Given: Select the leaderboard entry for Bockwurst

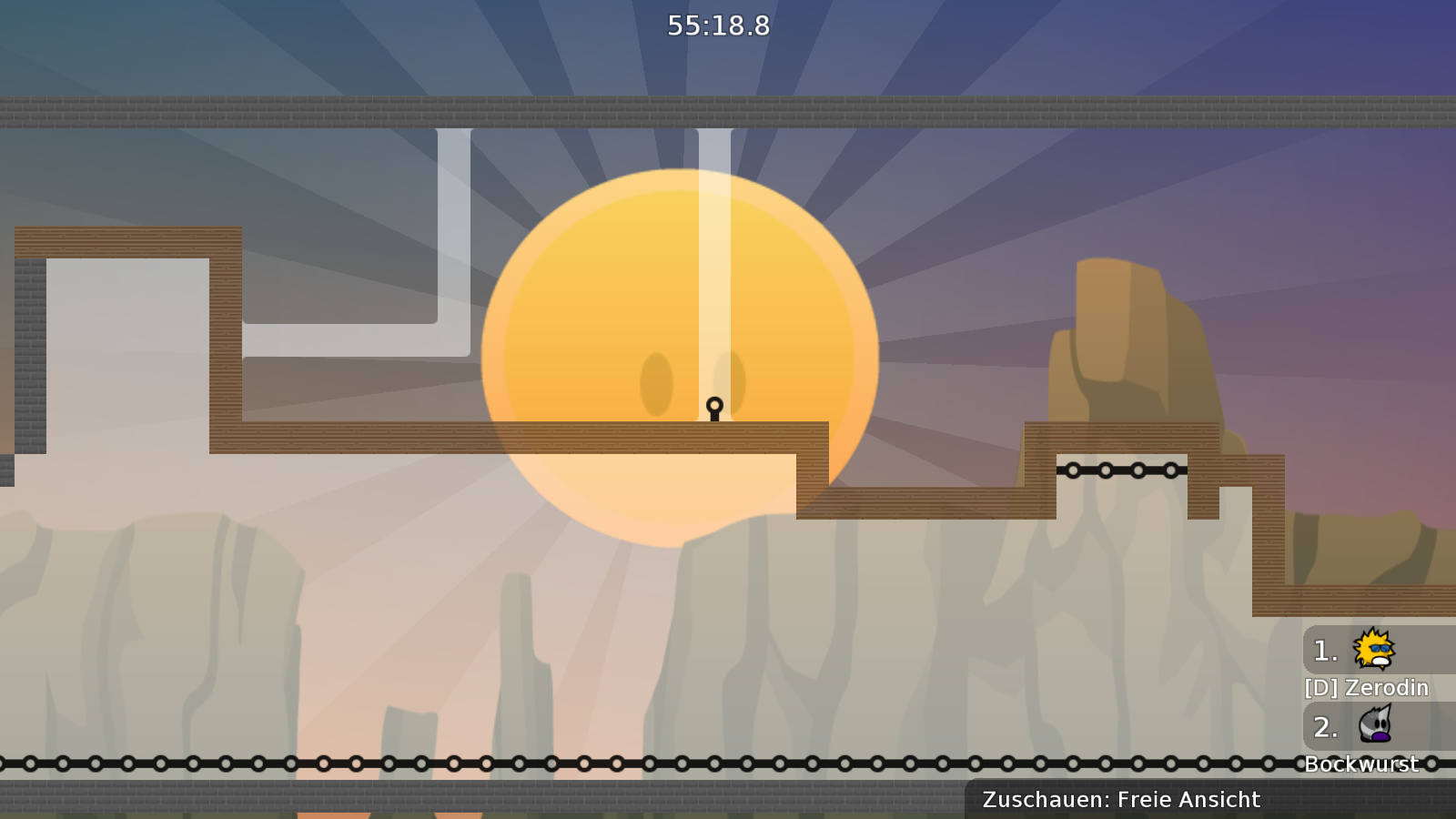Looking at the screenshot, I should pos(1362,764).
